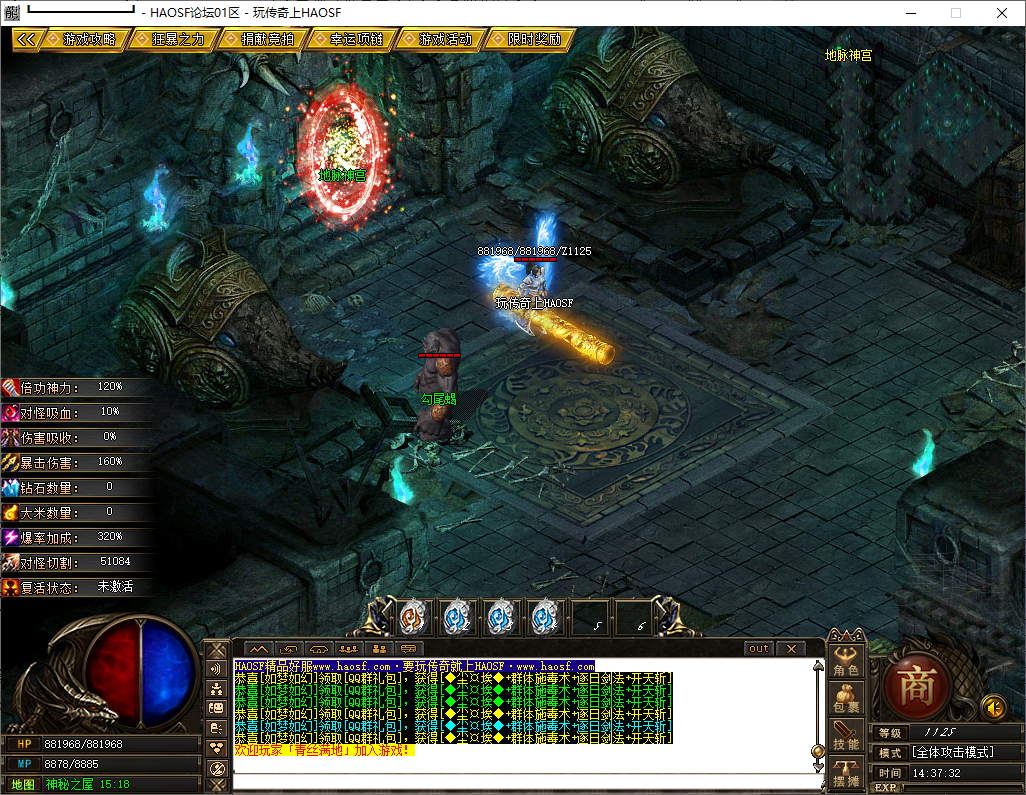Close the game window
Viewport: 1026px width, 795px height.
[x=1002, y=13]
